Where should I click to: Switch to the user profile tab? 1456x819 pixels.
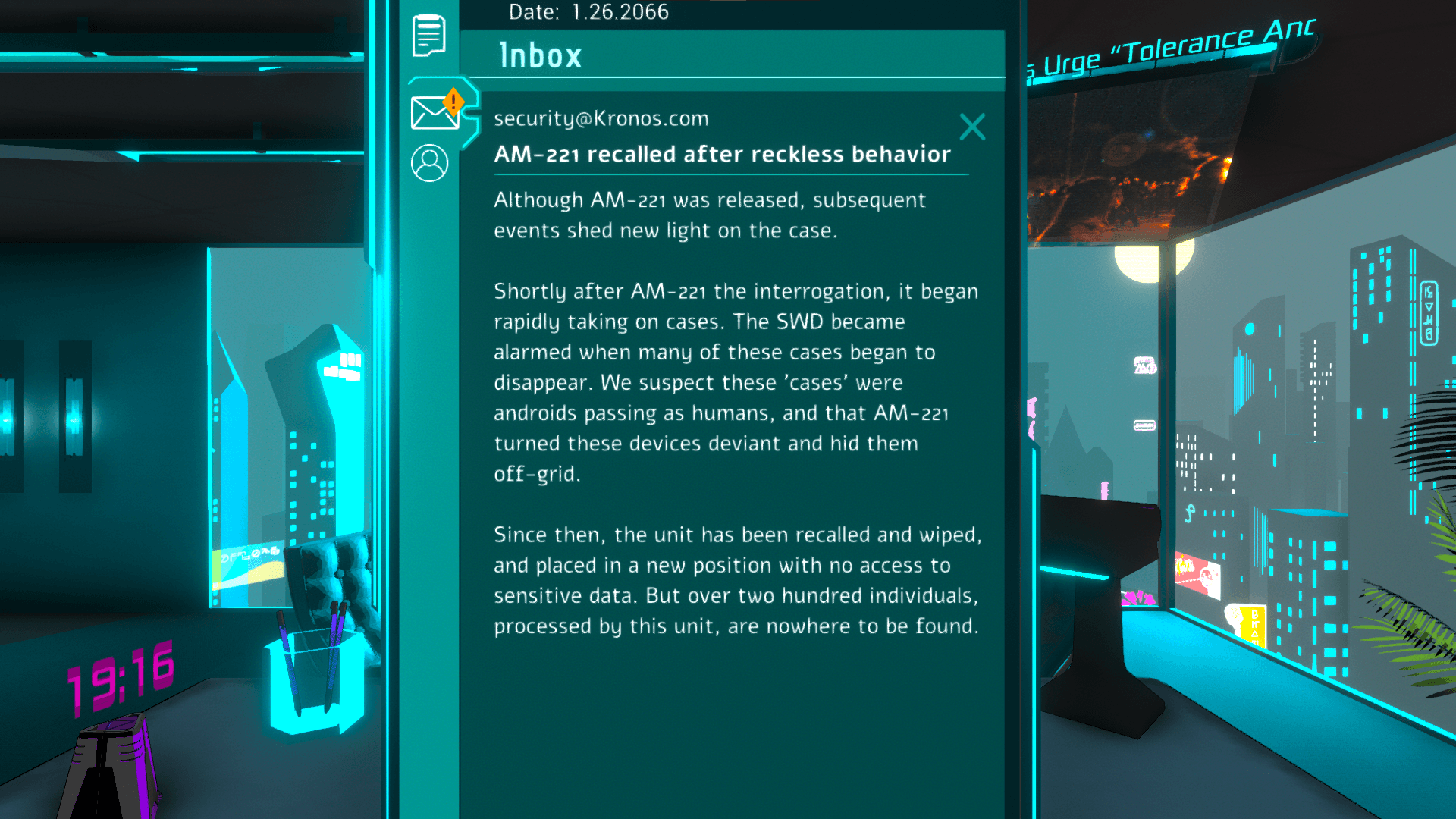tap(429, 163)
